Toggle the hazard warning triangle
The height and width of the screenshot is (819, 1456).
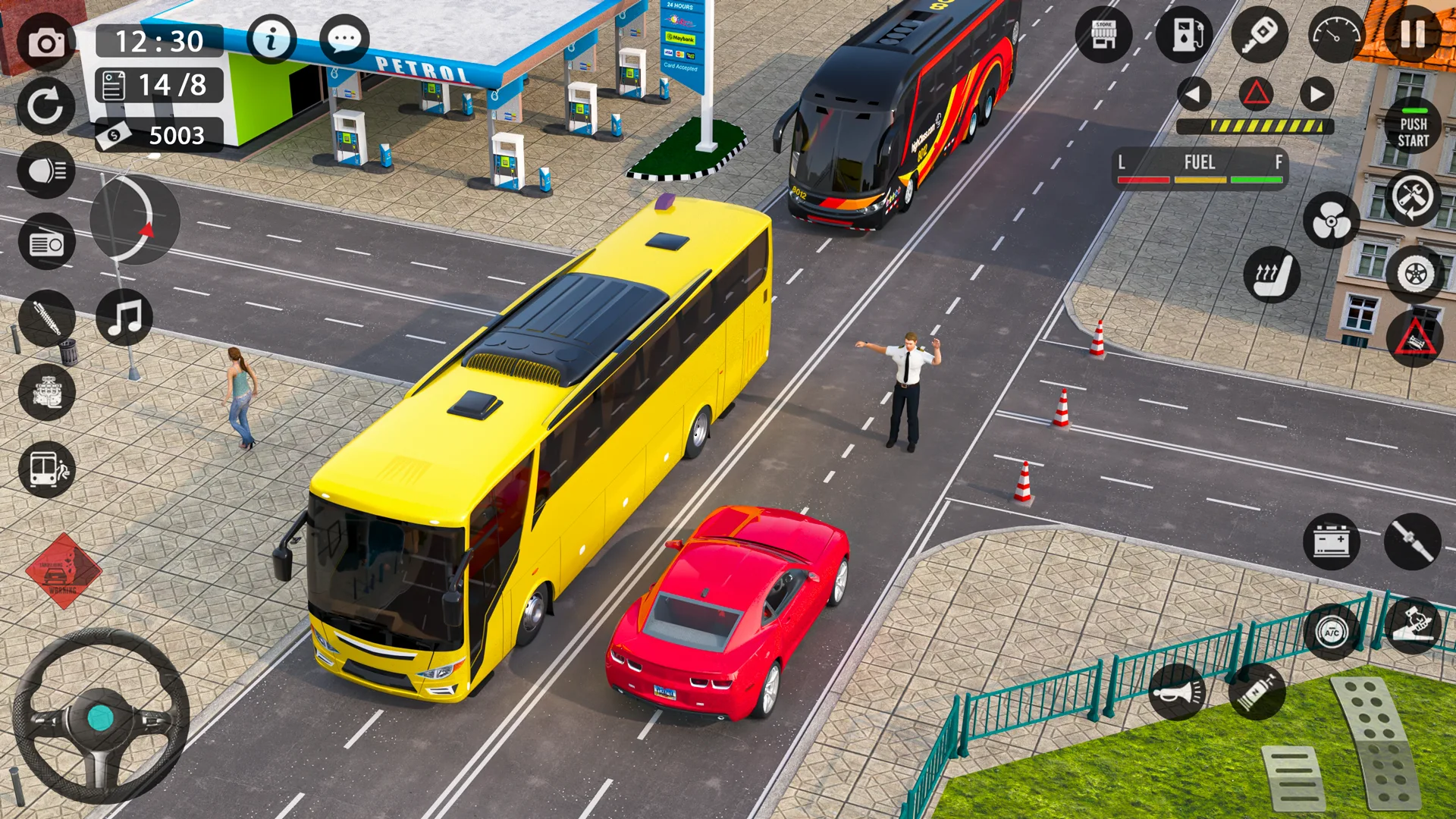tap(1257, 93)
